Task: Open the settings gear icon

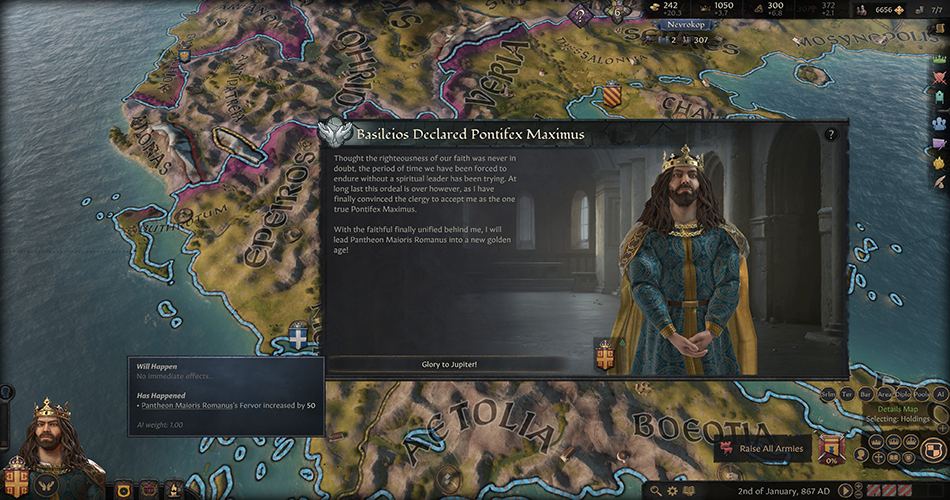Action: click(x=672, y=490)
